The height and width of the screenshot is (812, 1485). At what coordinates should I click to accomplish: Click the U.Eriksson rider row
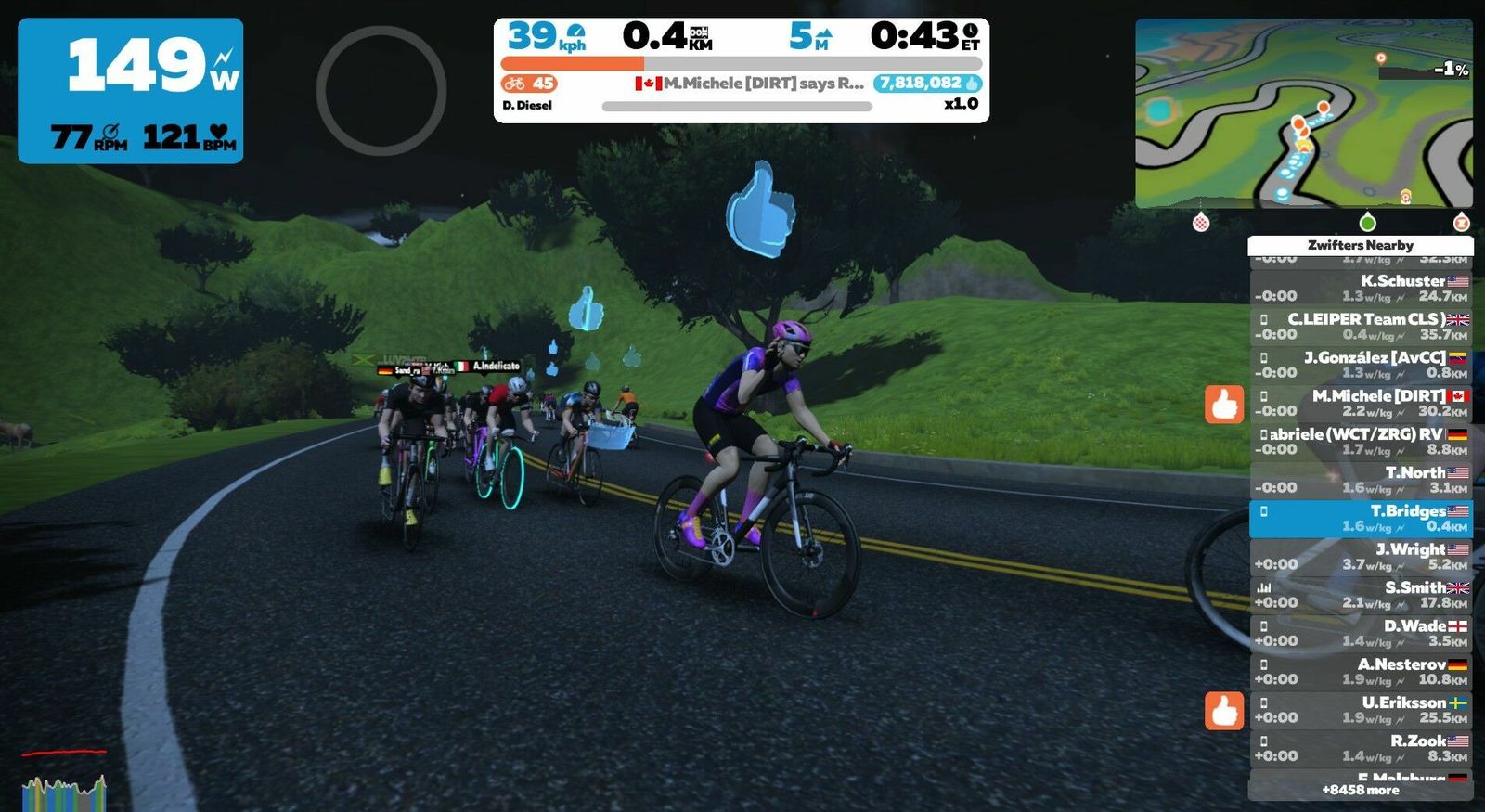[1361, 710]
